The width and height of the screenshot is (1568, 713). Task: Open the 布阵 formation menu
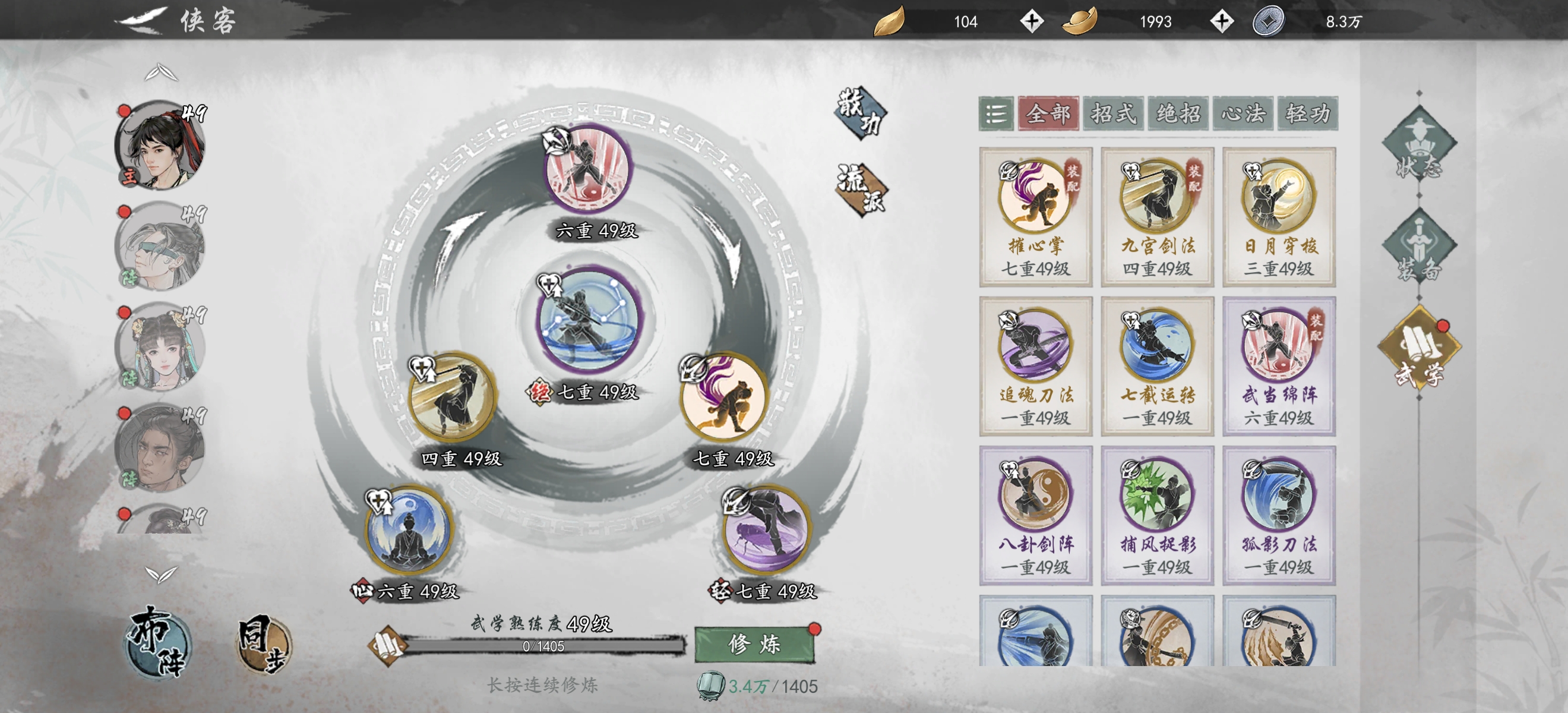[x=158, y=642]
